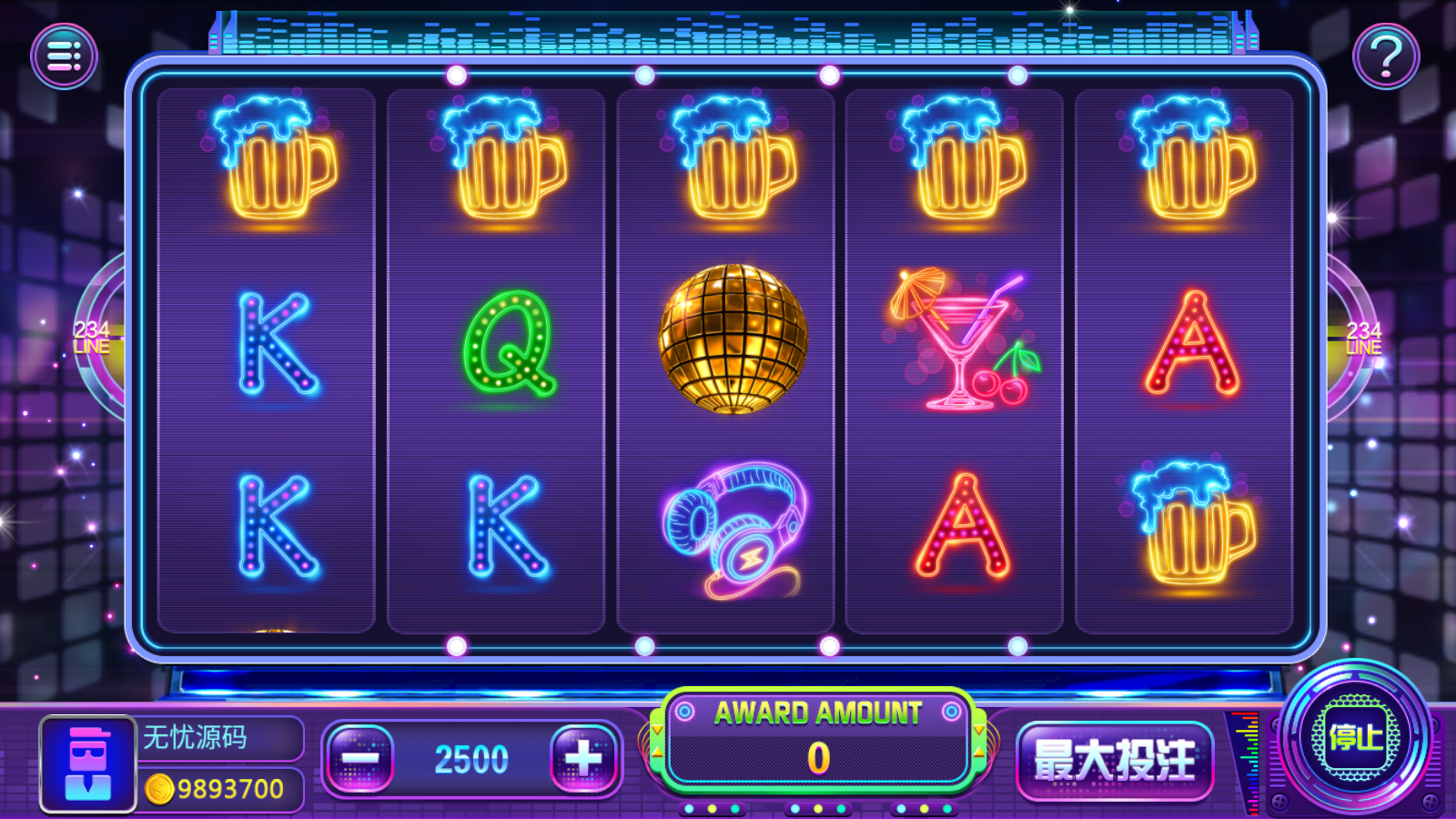1456x819 pixels.
Task: Click the 234 LINE badge on the left
Action: [x=91, y=338]
